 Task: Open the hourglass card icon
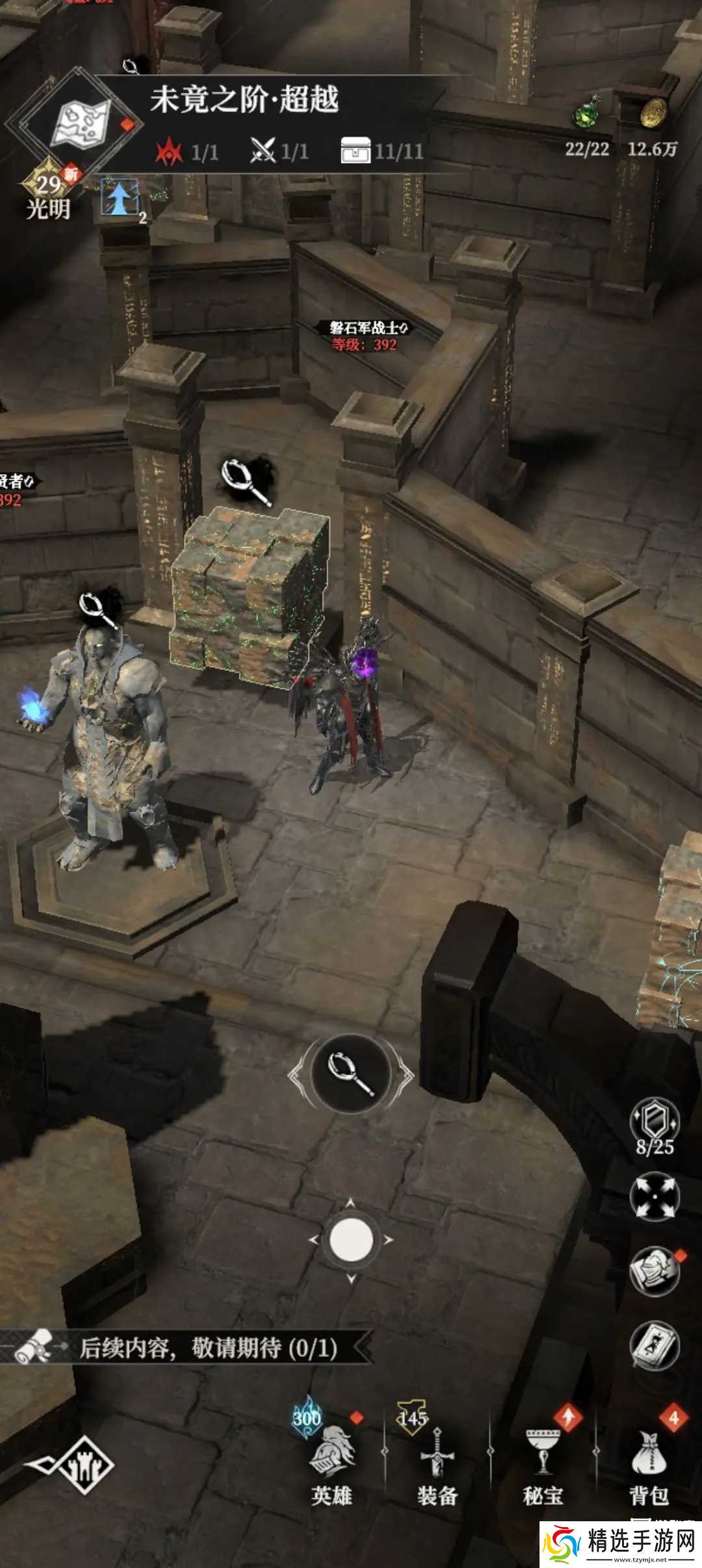coord(655,1345)
